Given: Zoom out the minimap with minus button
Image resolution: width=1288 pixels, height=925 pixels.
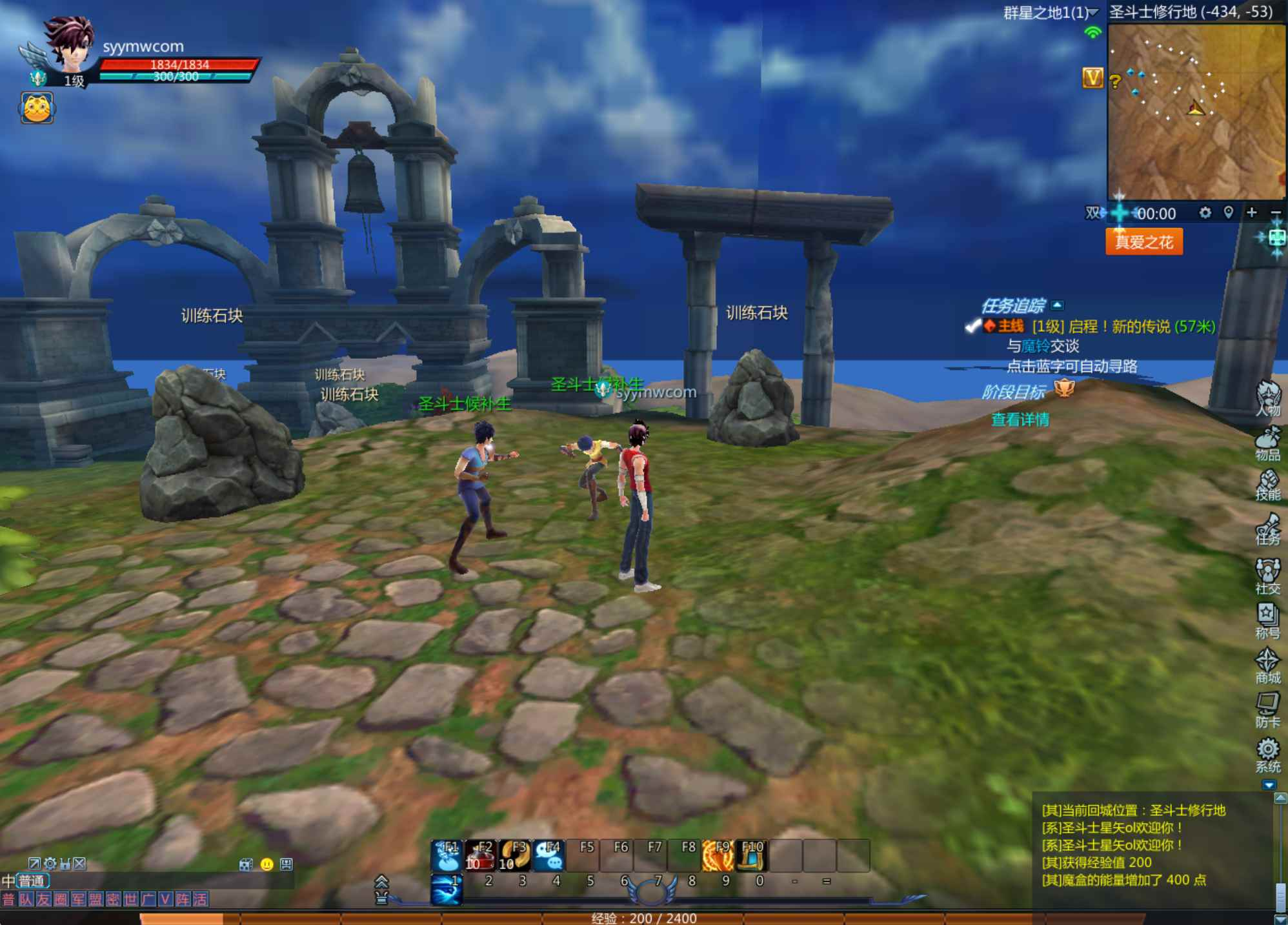Looking at the screenshot, I should (1275, 213).
